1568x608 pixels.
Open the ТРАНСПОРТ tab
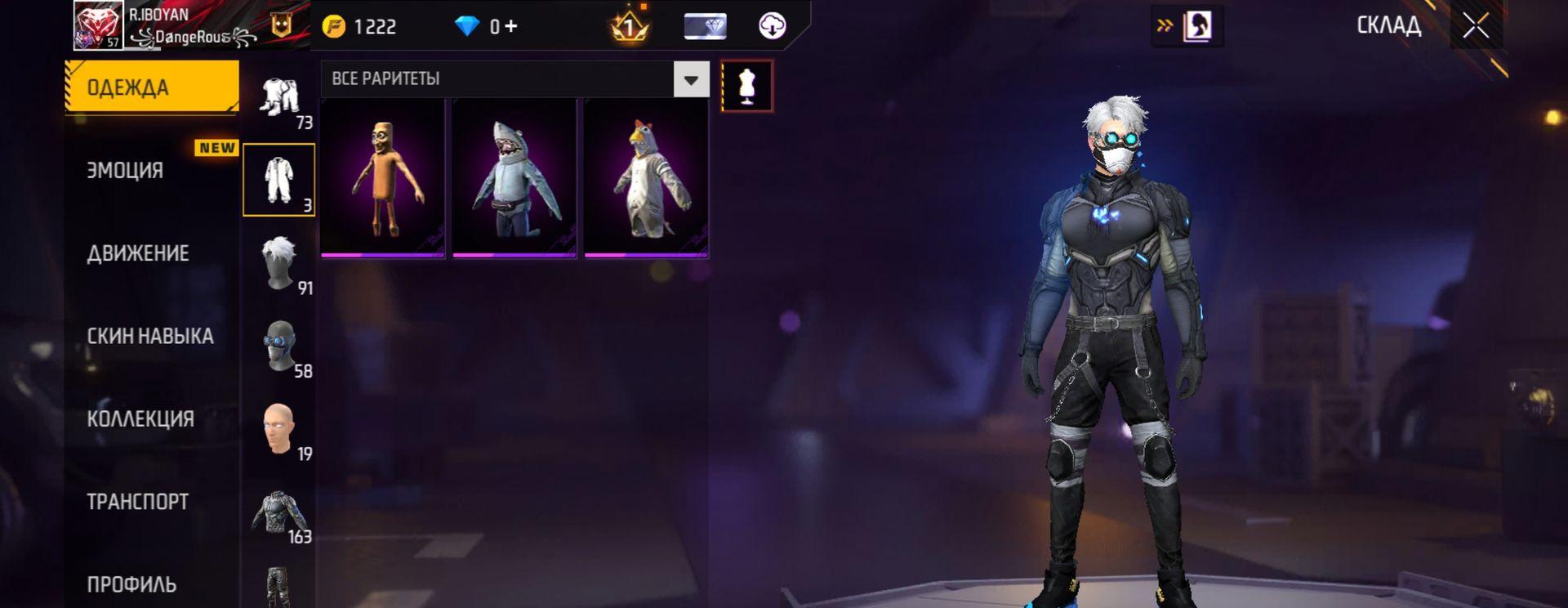click(x=137, y=502)
